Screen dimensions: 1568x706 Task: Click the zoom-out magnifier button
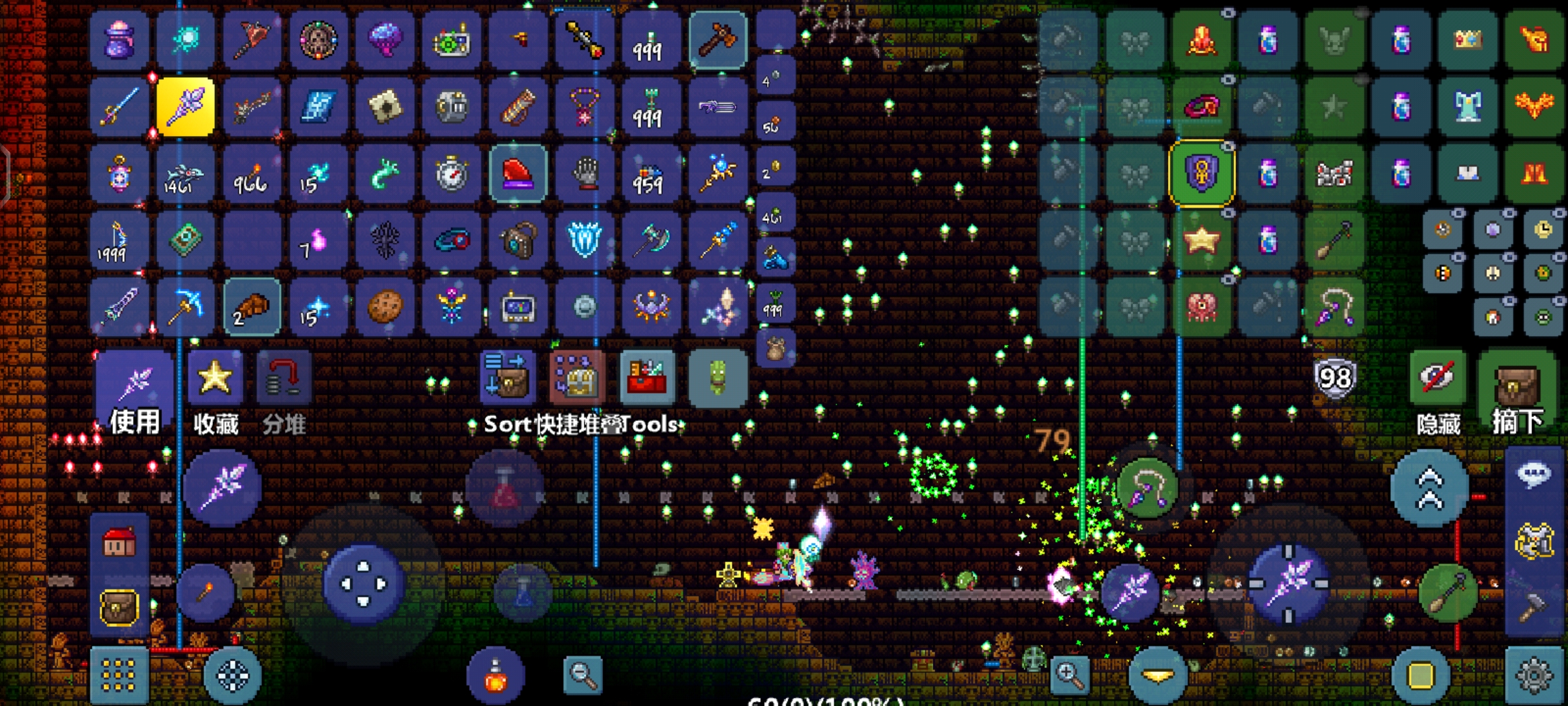coord(582,675)
